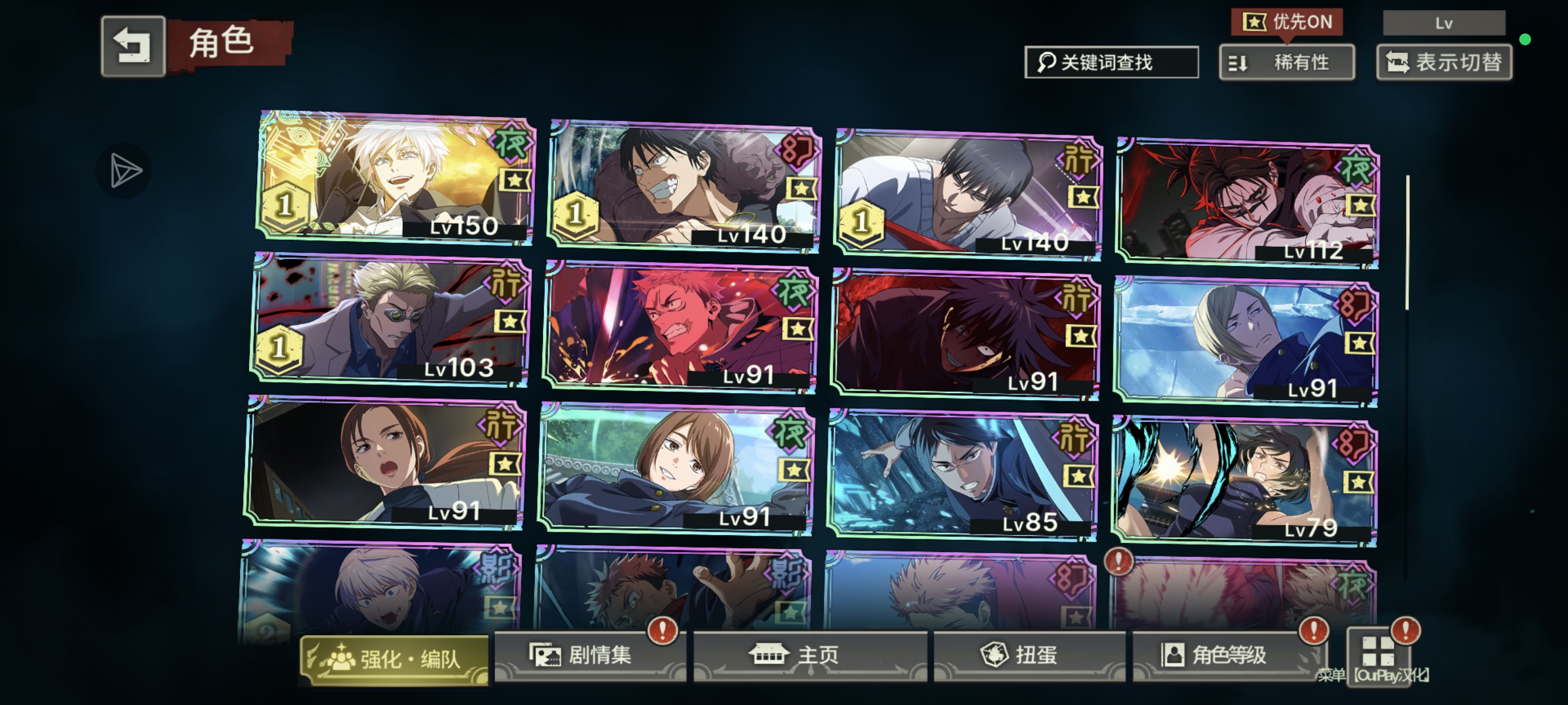Viewport: 1568px width, 705px height.
Task: Toggle the 优先ON priority setting
Action: [1287, 22]
